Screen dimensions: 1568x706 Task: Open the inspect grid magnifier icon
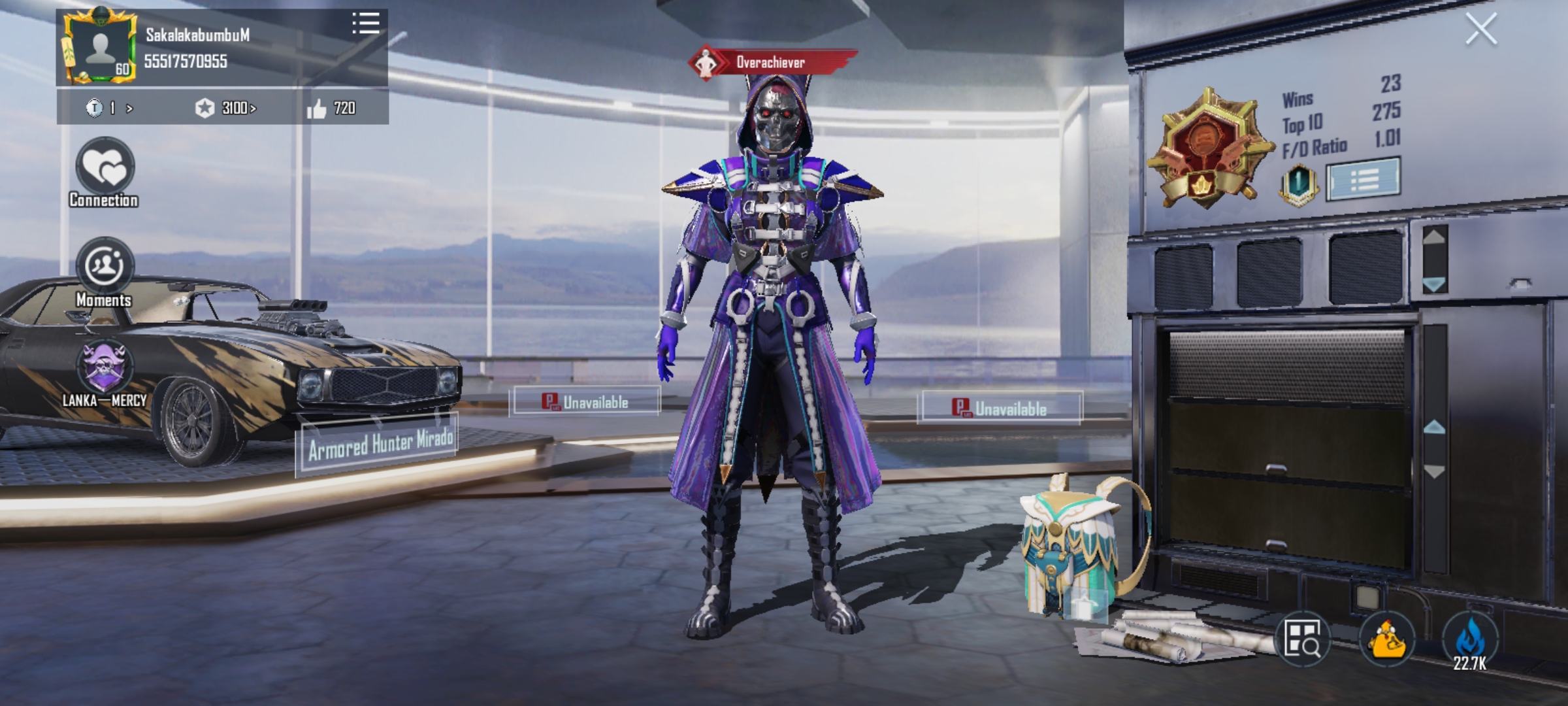(1302, 639)
